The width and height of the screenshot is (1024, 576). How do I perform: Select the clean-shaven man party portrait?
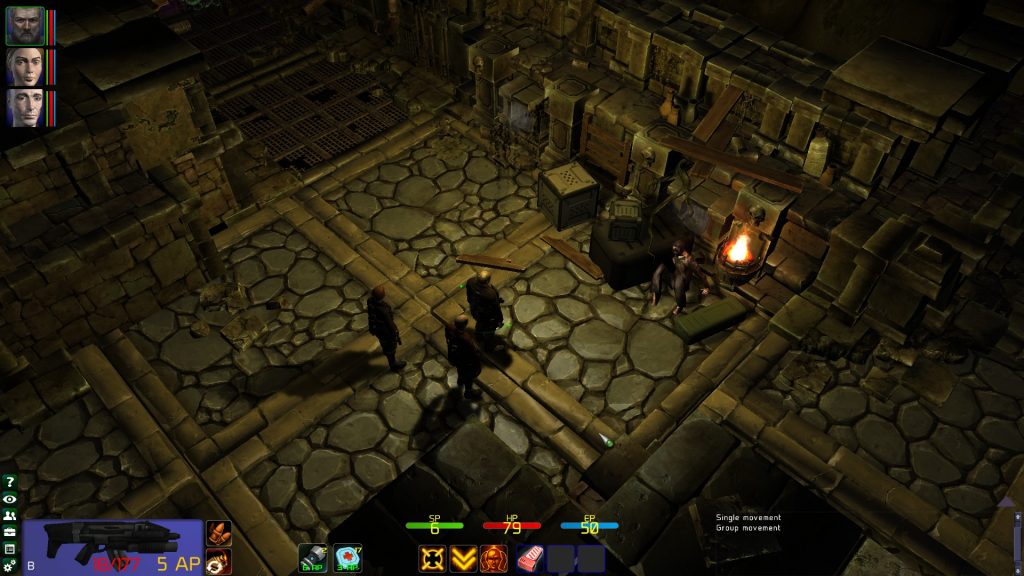click(25, 107)
